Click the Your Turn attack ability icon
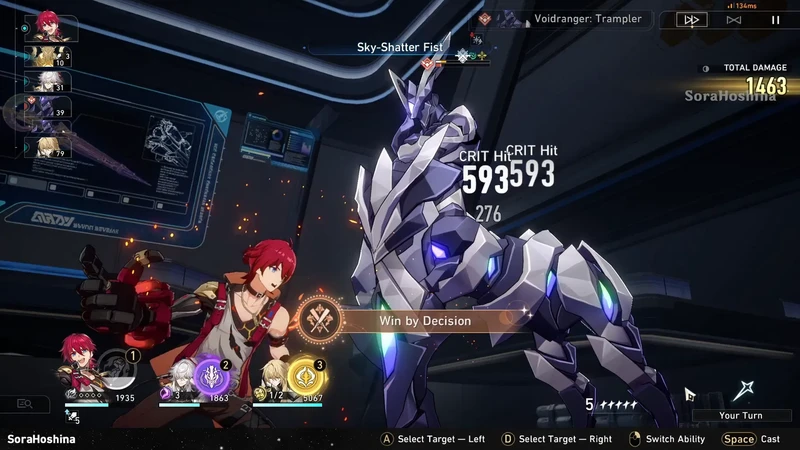 pyautogui.click(x=741, y=392)
